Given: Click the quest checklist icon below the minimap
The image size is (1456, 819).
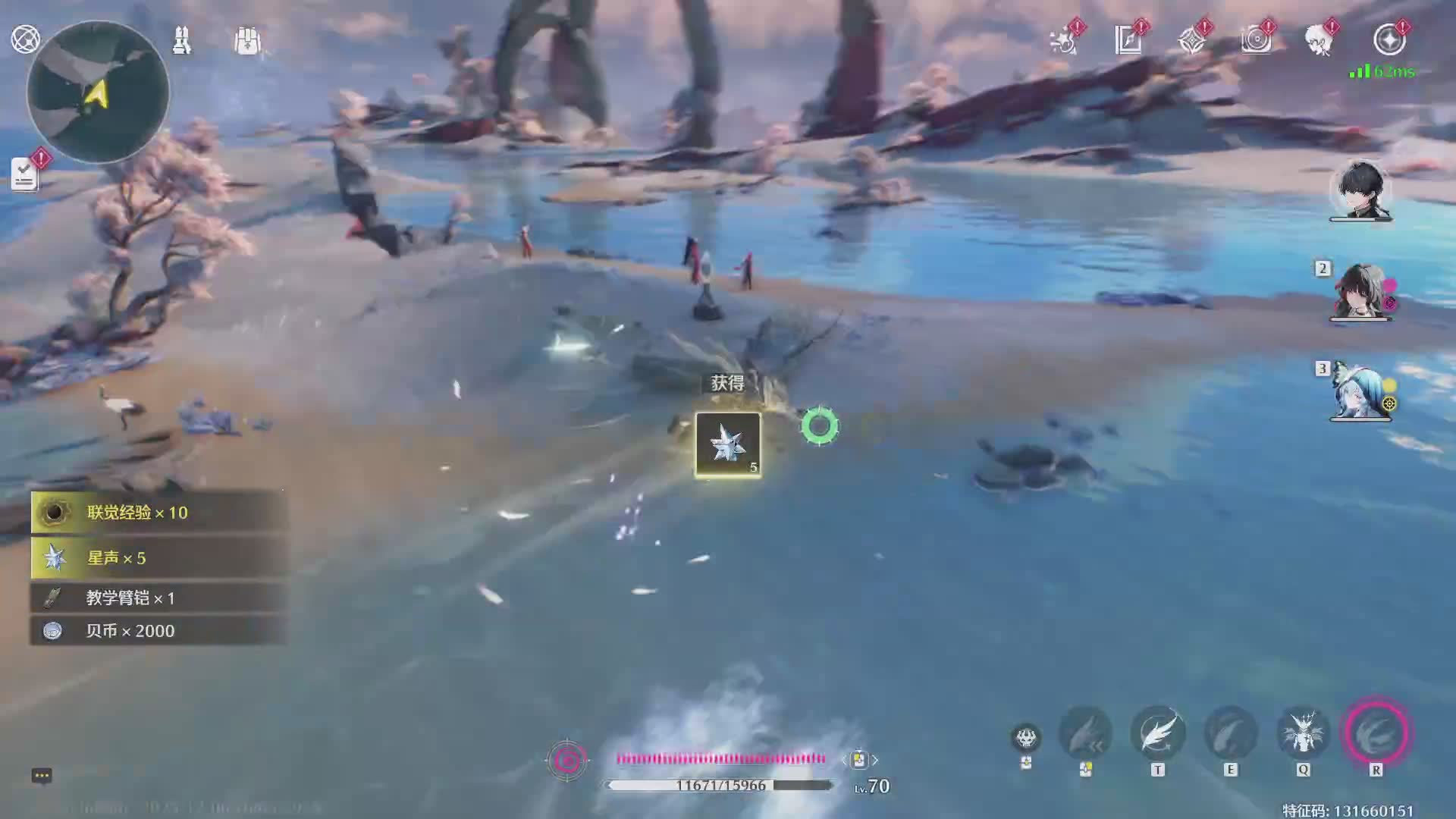Looking at the screenshot, I should pyautogui.click(x=24, y=174).
